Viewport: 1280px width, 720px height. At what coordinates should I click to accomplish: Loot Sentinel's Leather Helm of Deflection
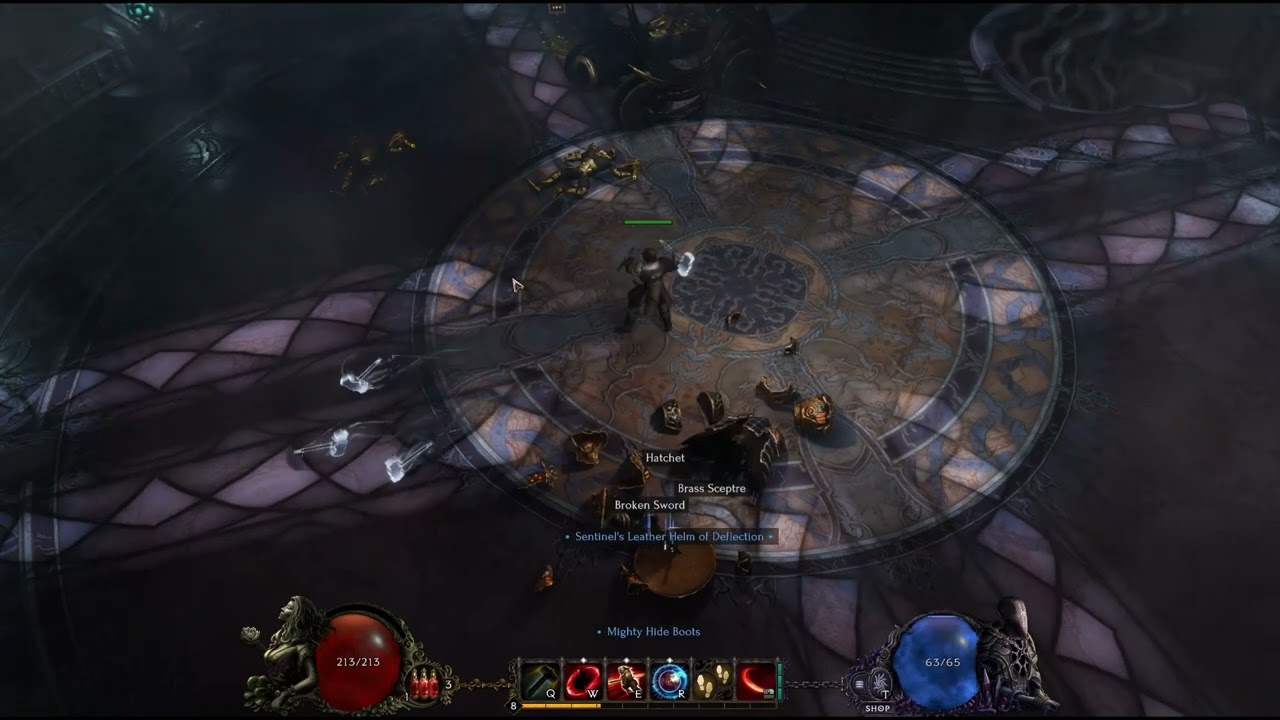tap(669, 537)
